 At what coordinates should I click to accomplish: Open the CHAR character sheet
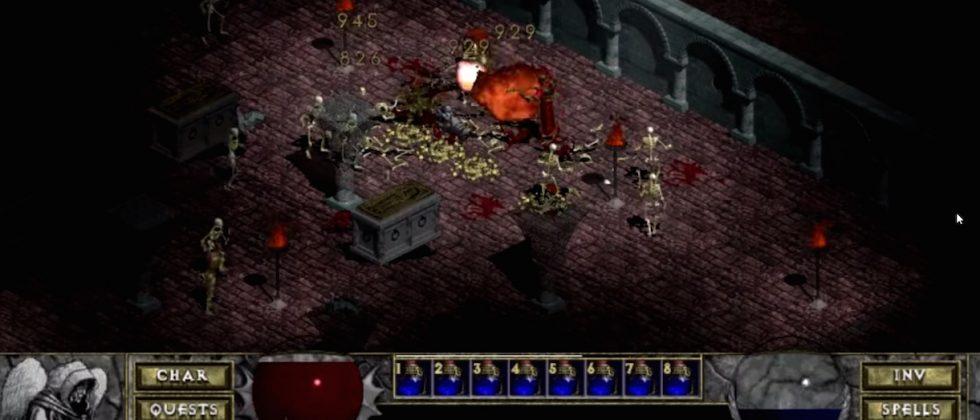[x=184, y=377]
